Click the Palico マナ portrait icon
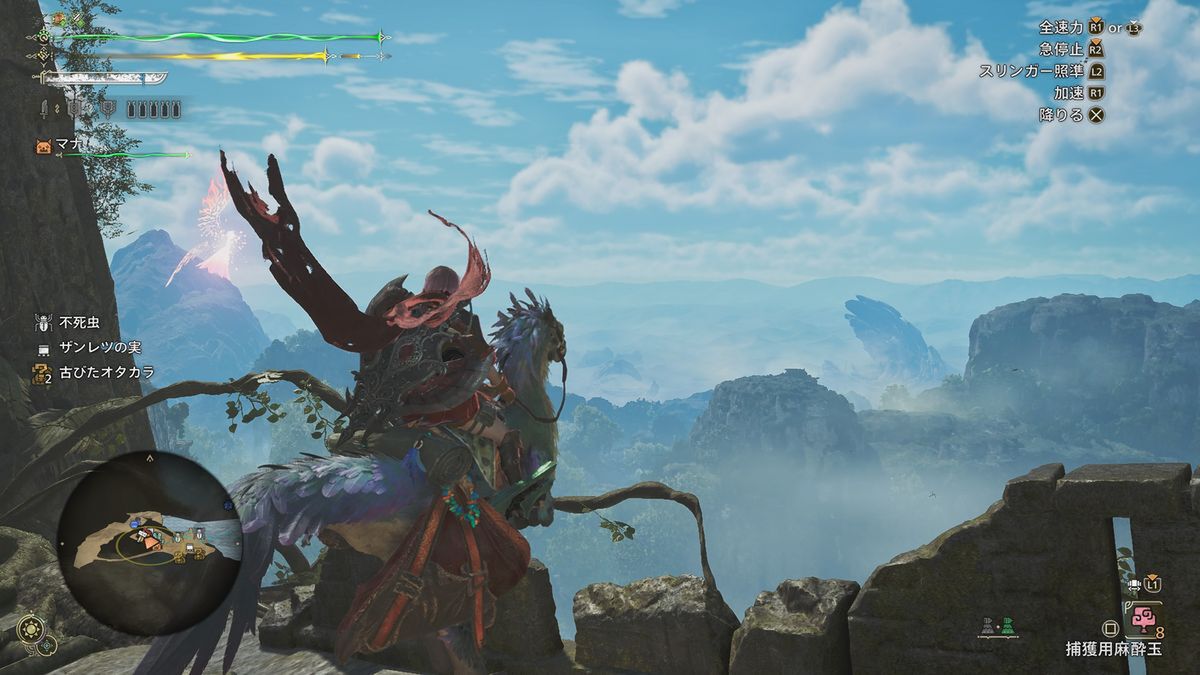The width and height of the screenshot is (1200, 675). [x=43, y=146]
